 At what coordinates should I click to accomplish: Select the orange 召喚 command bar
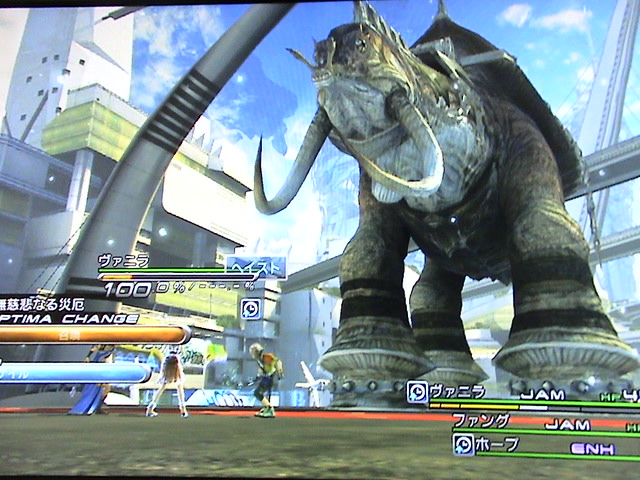(x=95, y=335)
